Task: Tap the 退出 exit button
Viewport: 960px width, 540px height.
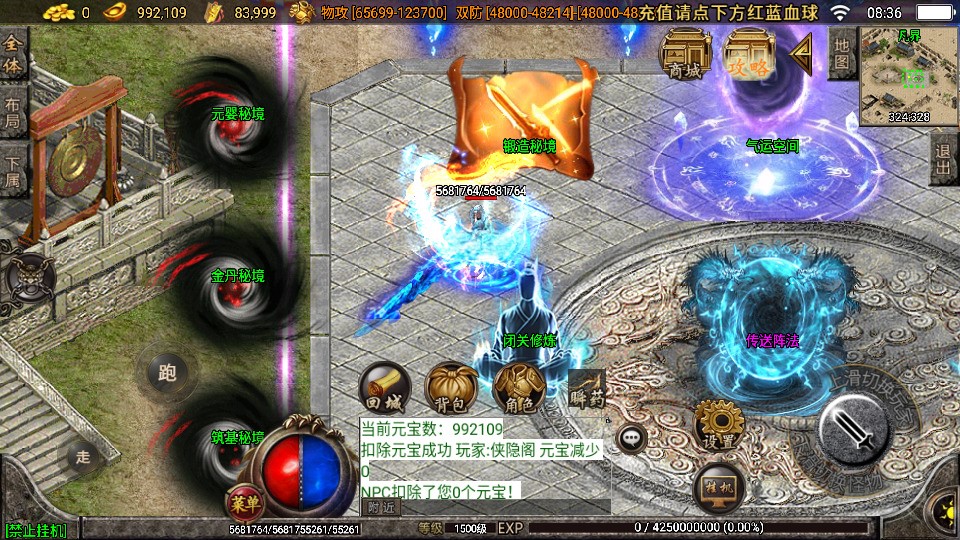Action: pos(943,158)
